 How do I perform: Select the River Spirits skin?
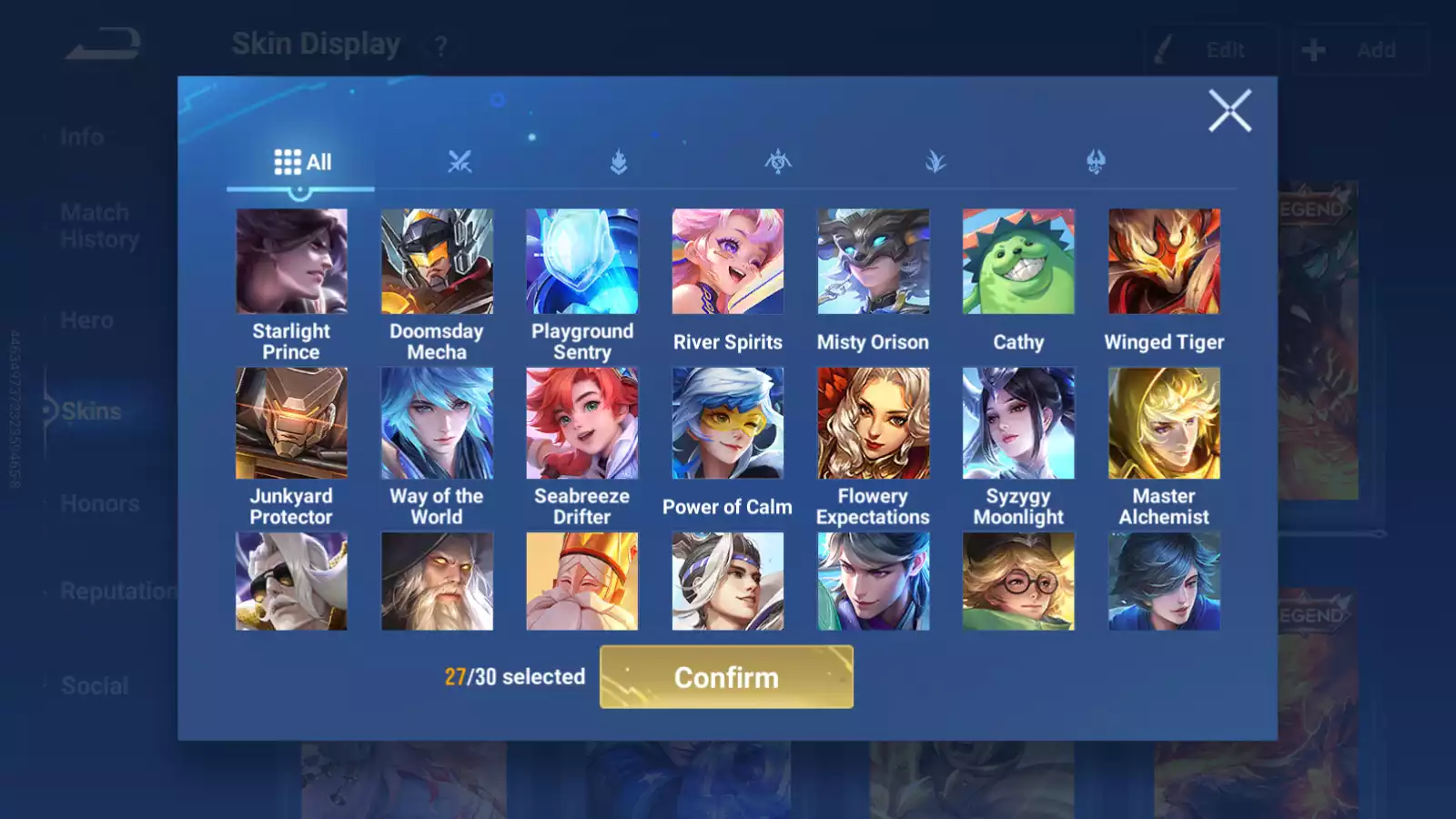click(727, 262)
